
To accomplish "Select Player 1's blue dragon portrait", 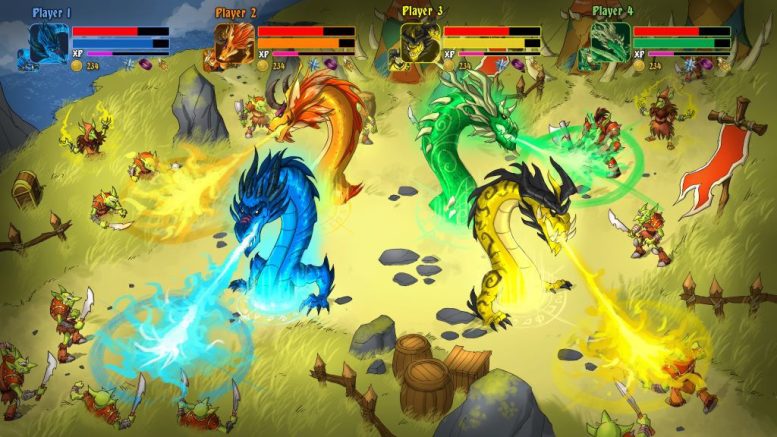I will (47, 43).
